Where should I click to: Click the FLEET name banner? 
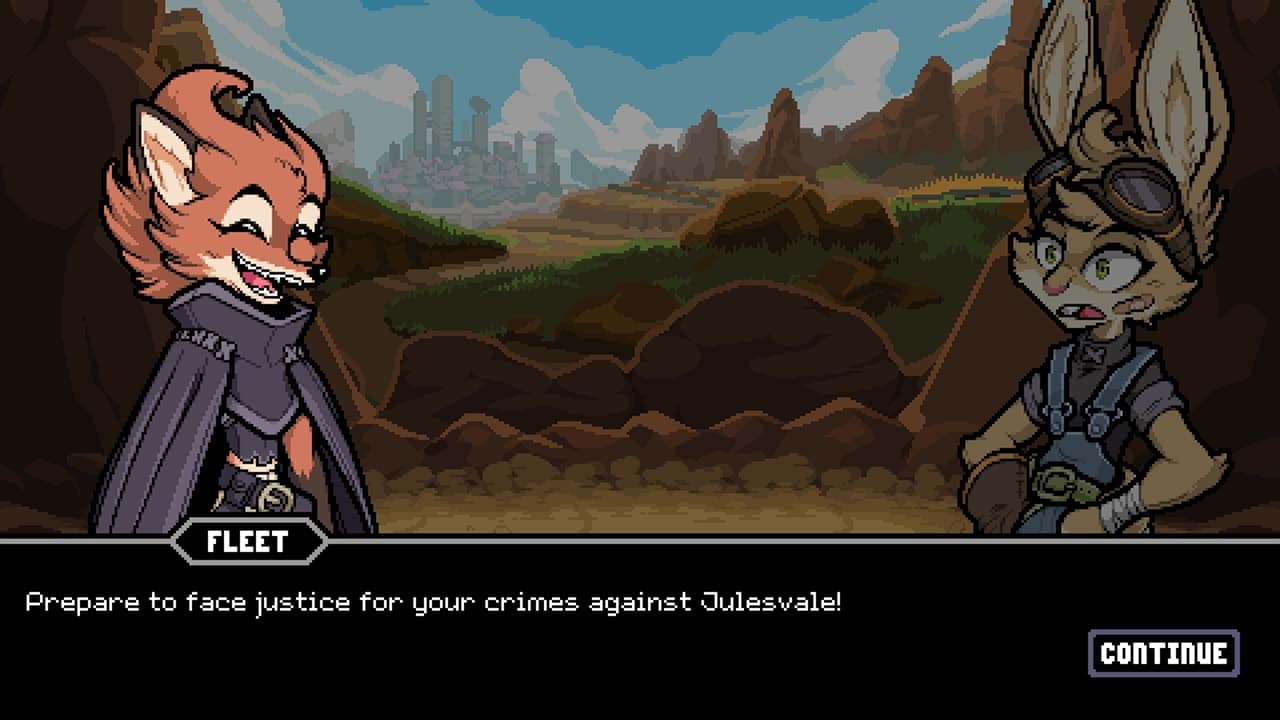(x=247, y=543)
